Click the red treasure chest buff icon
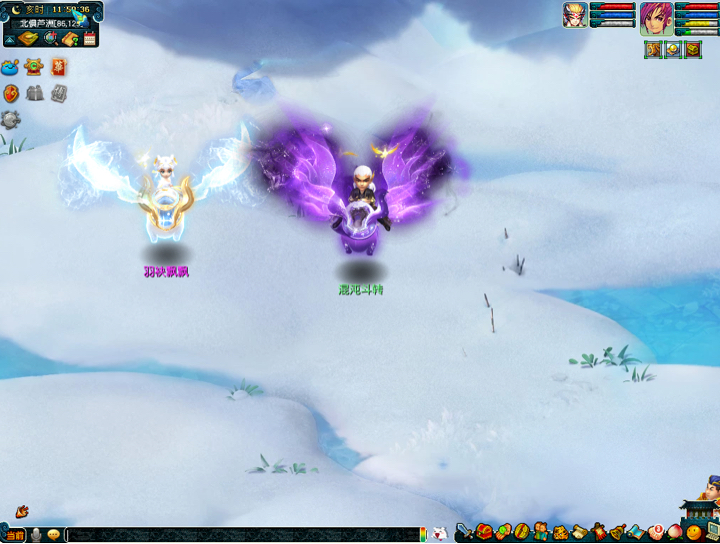The width and height of the screenshot is (720, 544). coord(693,49)
